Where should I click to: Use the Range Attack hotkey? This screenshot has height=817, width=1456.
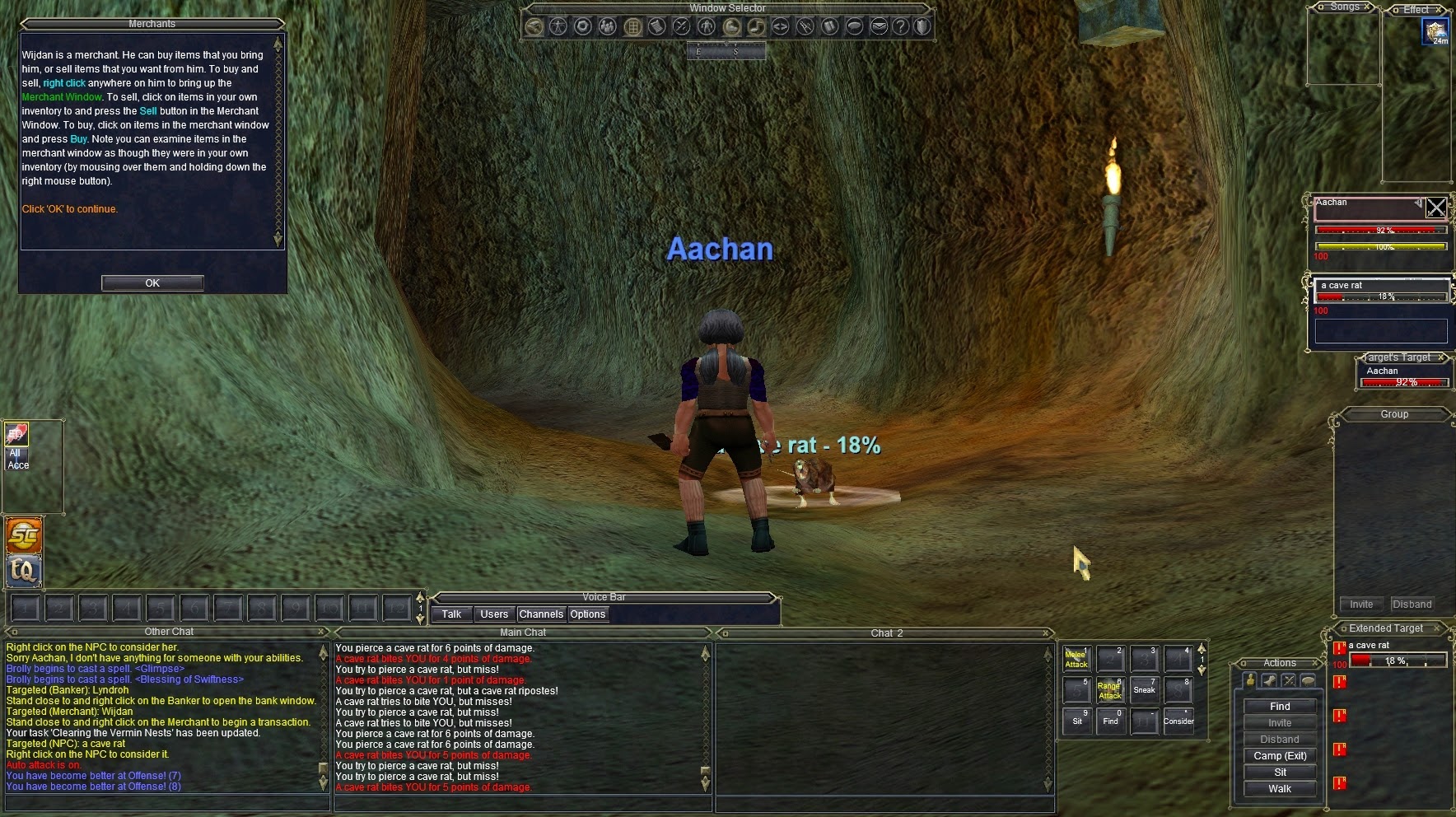1110,690
